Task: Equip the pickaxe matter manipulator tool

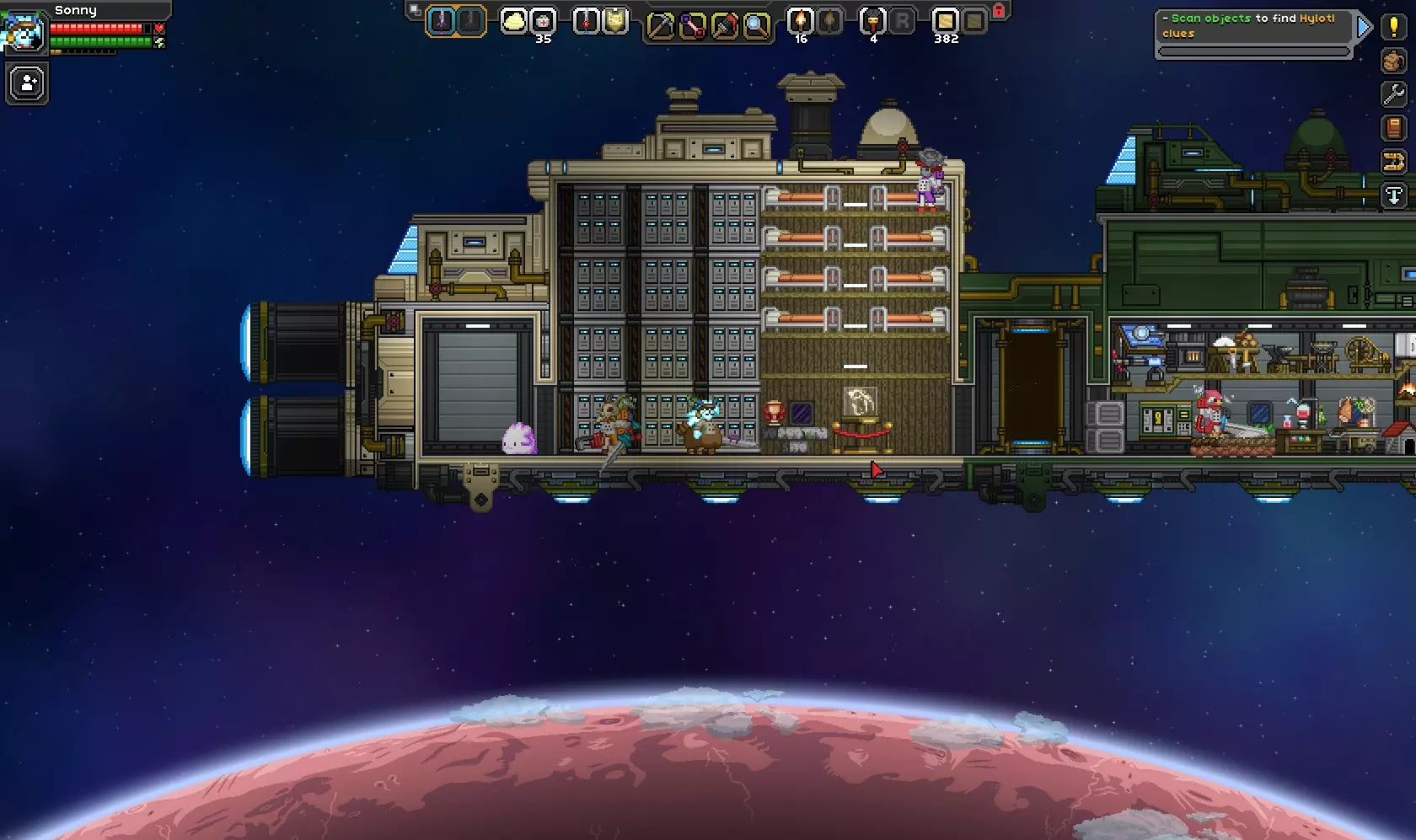Action: 660,26
